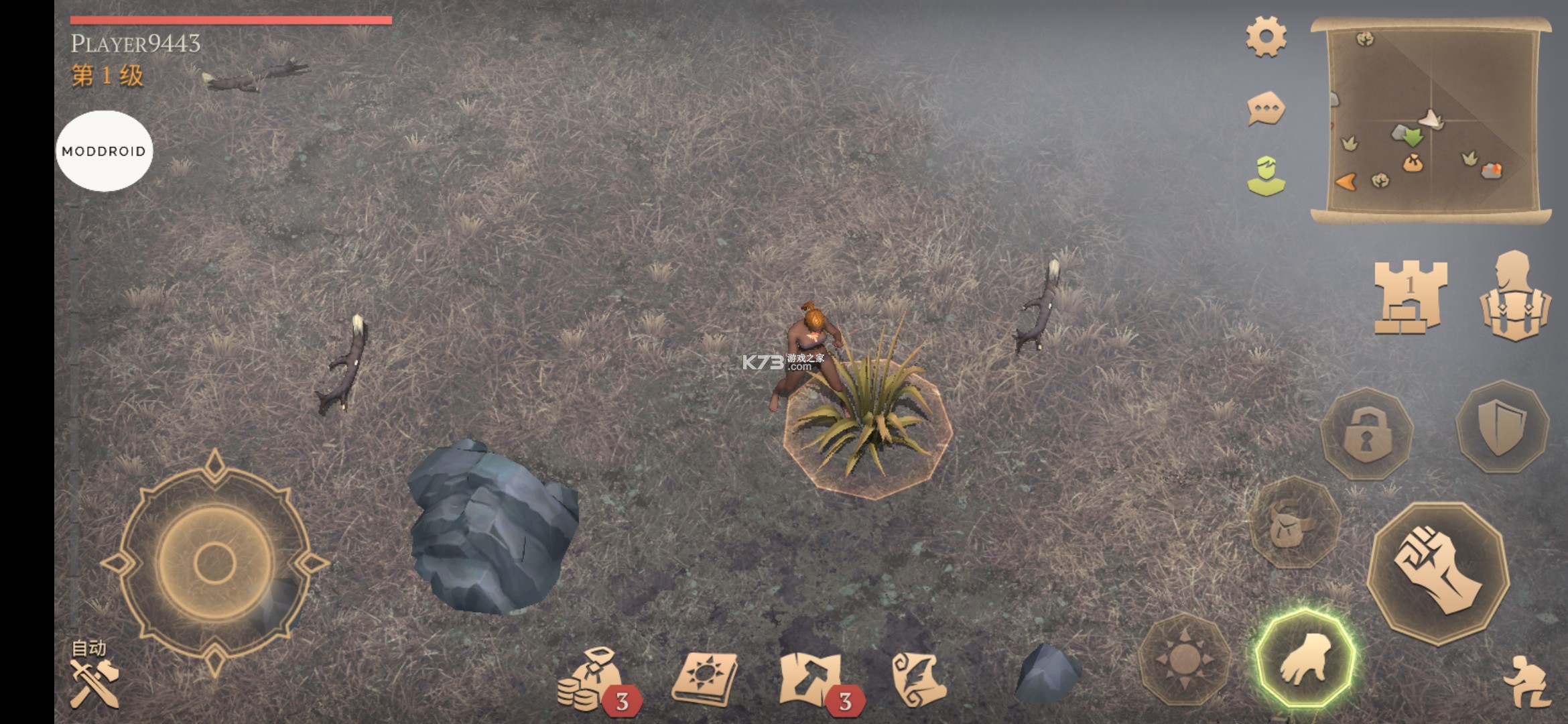Toggle the auto mode axe and sword
Image resolution: width=1568 pixels, height=724 pixels.
coord(94,678)
